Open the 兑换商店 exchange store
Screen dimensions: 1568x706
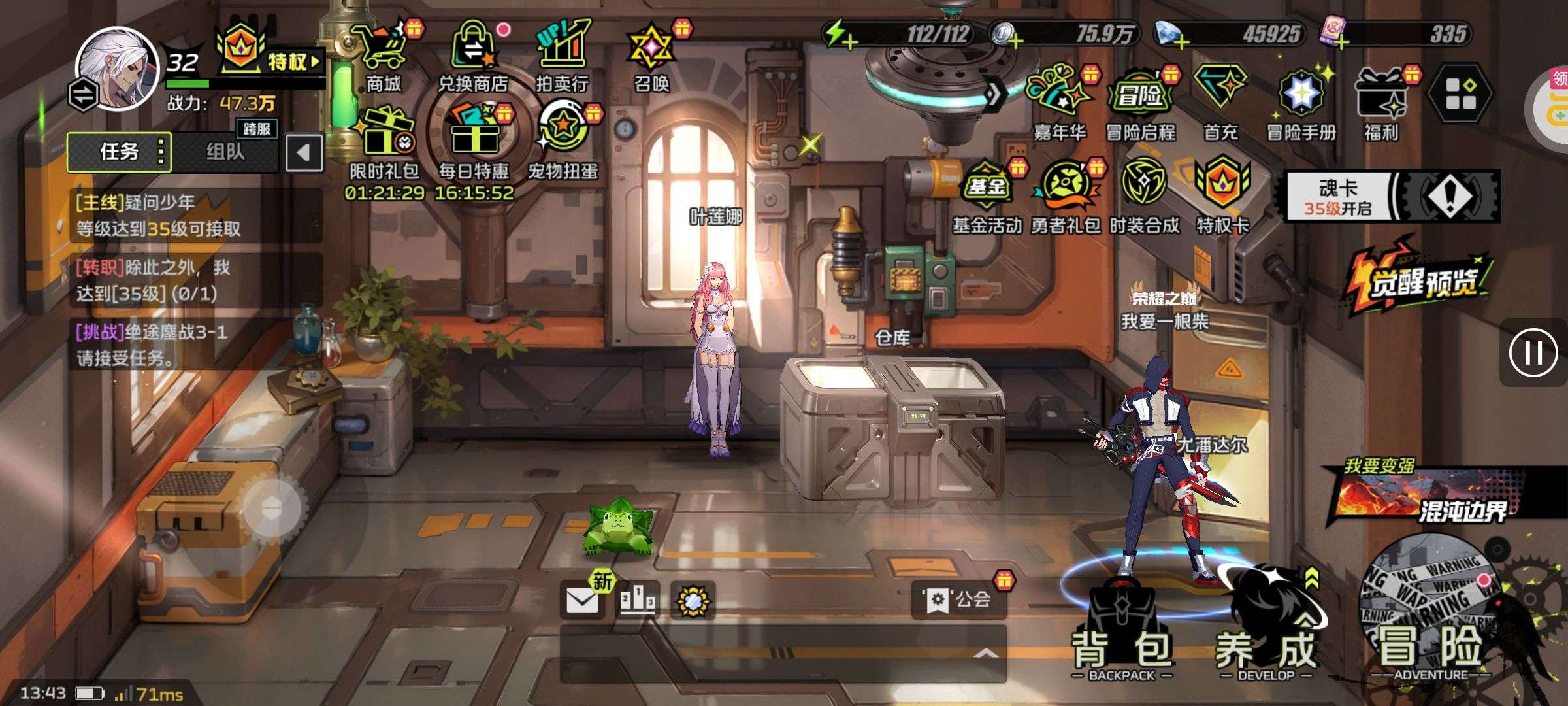(472, 55)
